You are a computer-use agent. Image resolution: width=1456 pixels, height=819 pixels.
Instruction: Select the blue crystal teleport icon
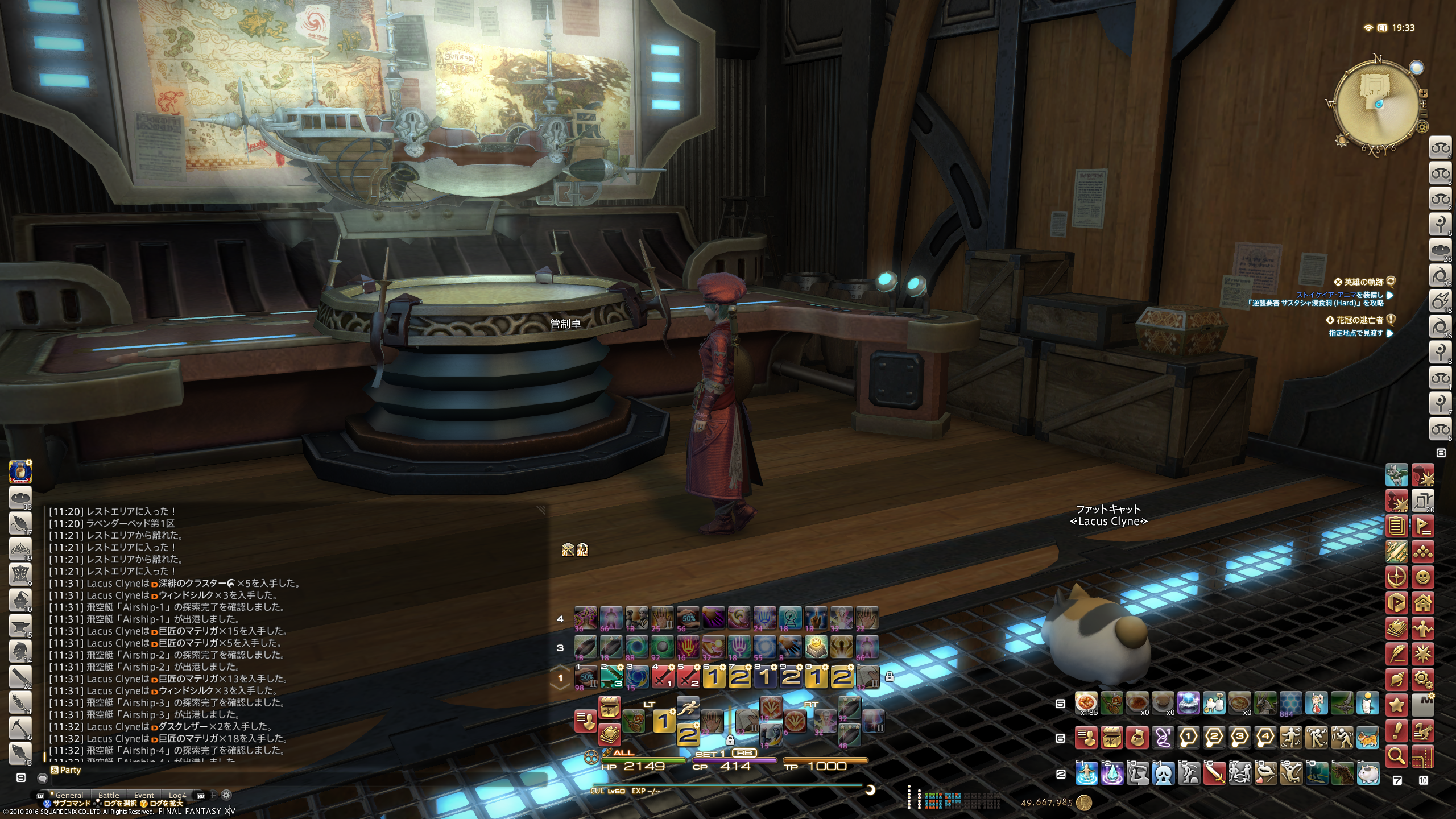[1112, 773]
